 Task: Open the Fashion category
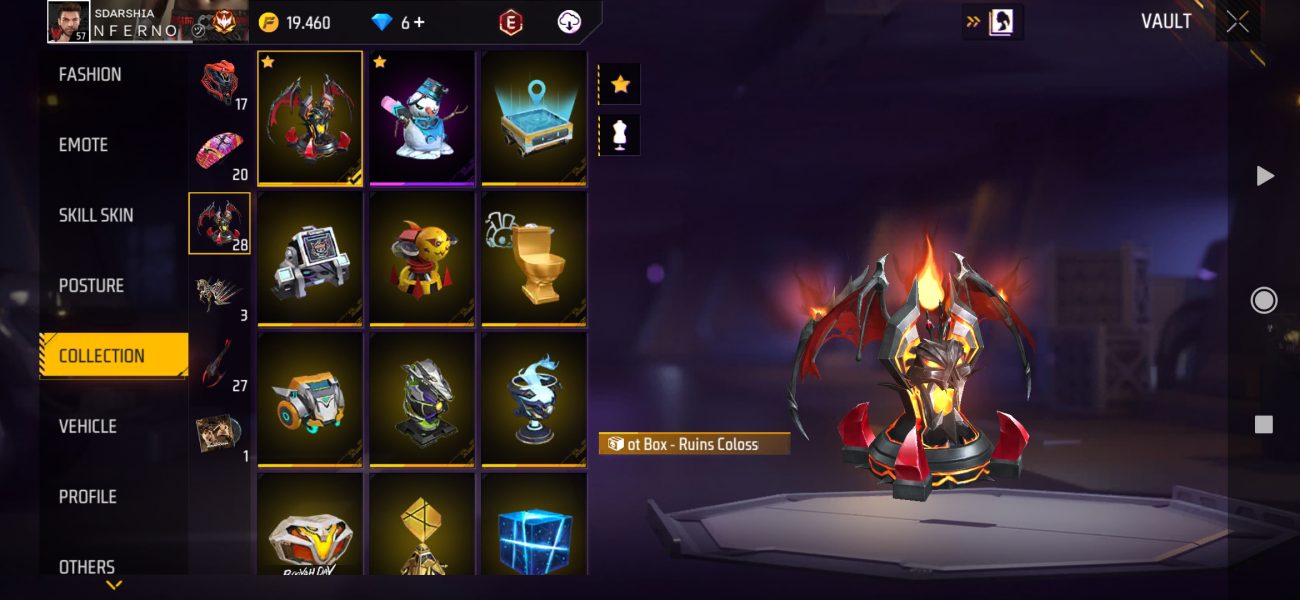pyautogui.click(x=90, y=75)
